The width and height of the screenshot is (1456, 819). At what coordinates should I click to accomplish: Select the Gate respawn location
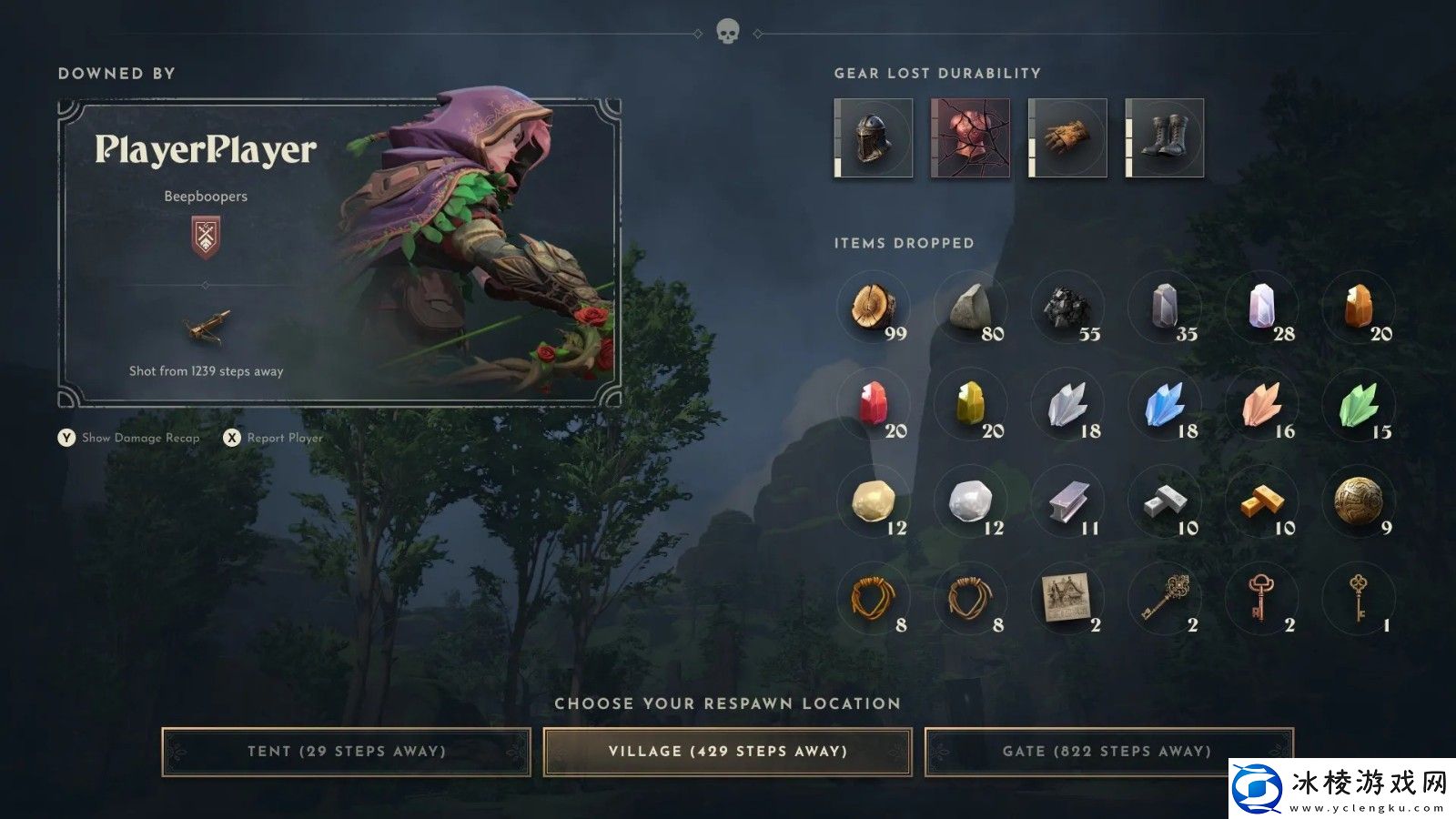click(x=1107, y=752)
